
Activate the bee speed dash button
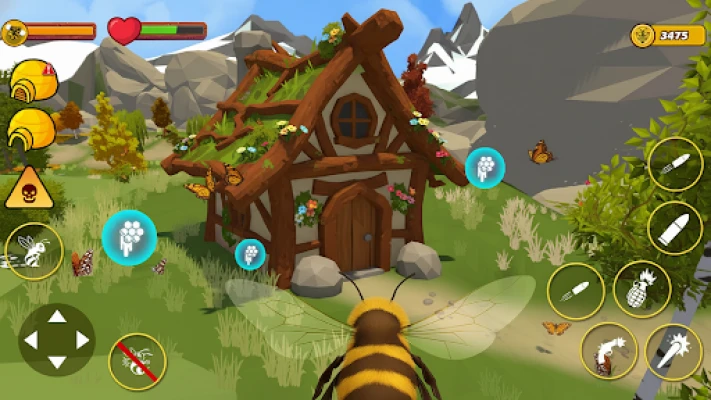34,251
